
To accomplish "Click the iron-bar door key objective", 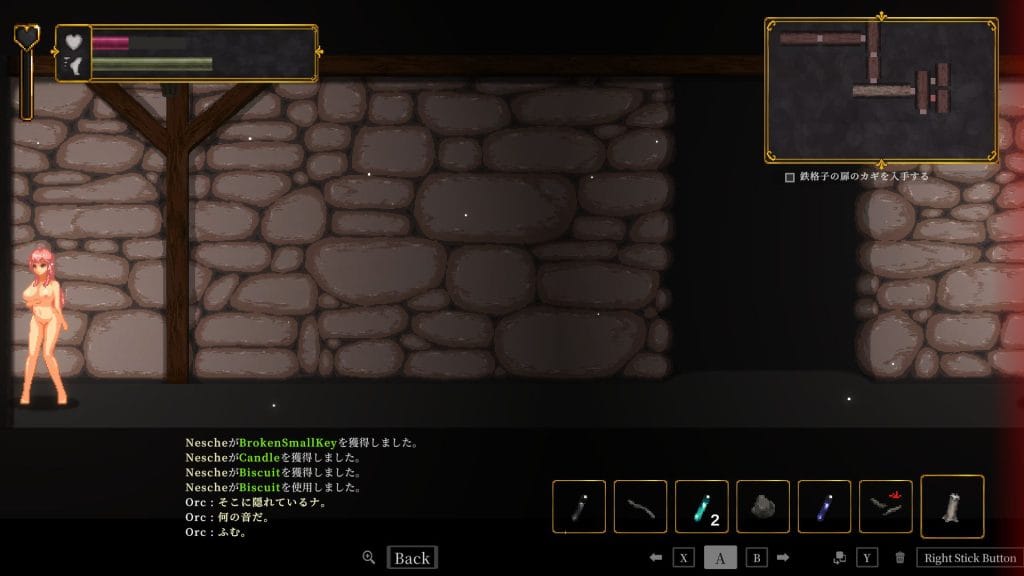I will pyautogui.click(x=858, y=177).
